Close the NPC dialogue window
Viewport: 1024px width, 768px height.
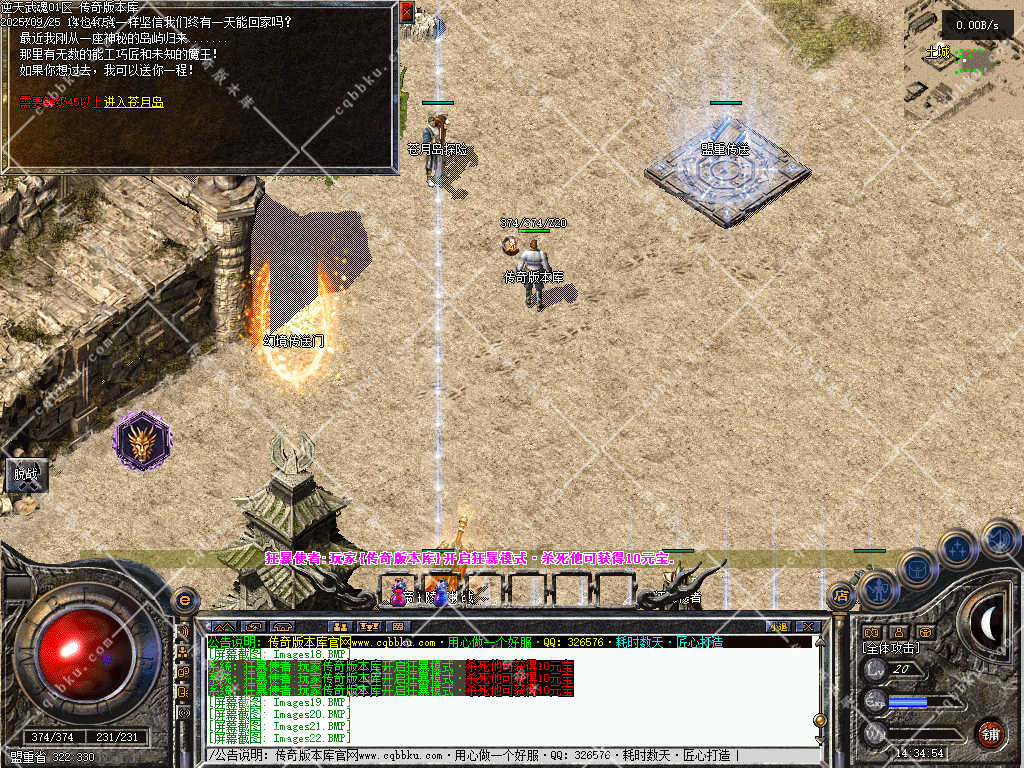[x=406, y=13]
